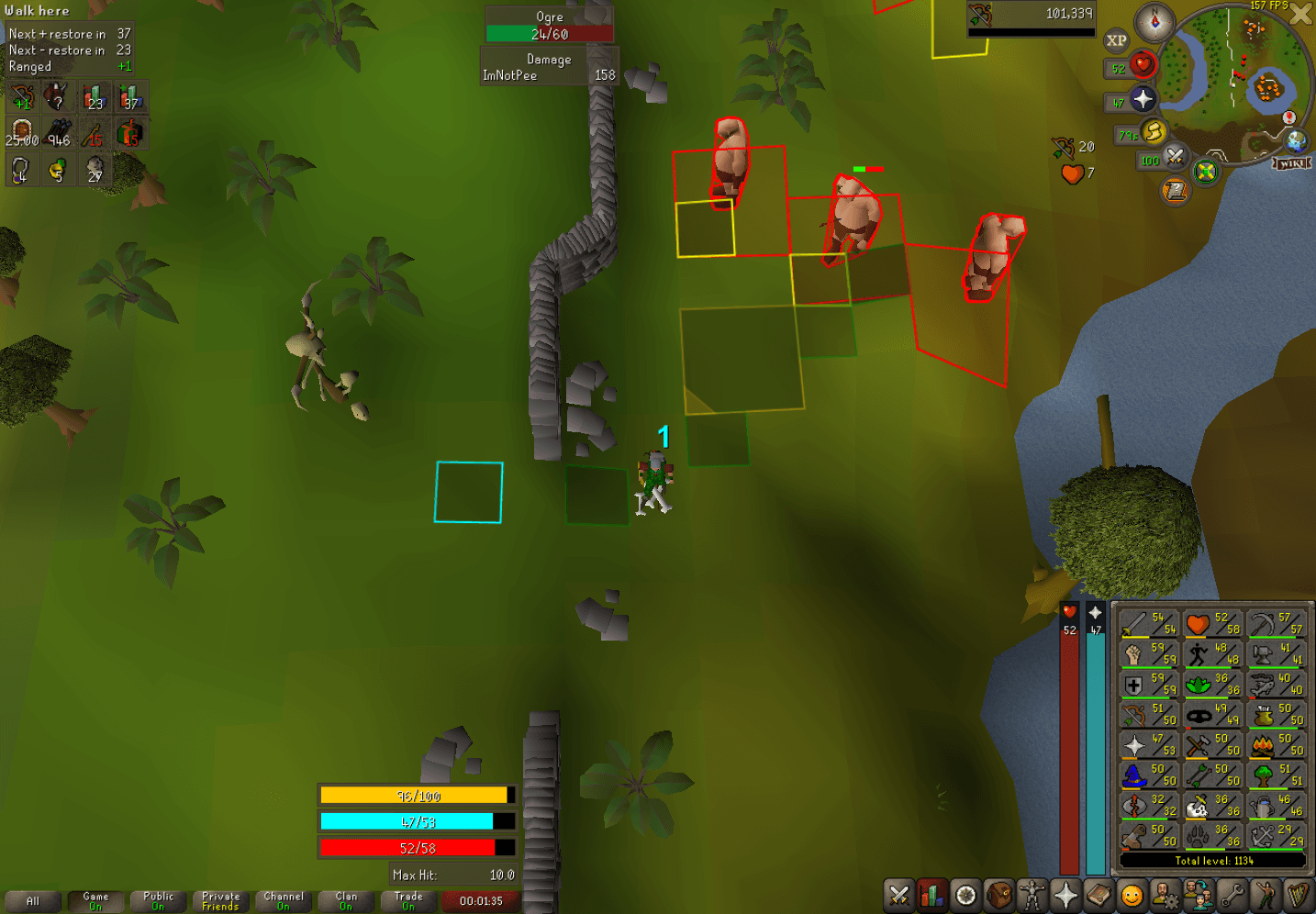Click the XP globe beside the minimap
Viewport: 1316px width, 914px height.
coord(1117,40)
